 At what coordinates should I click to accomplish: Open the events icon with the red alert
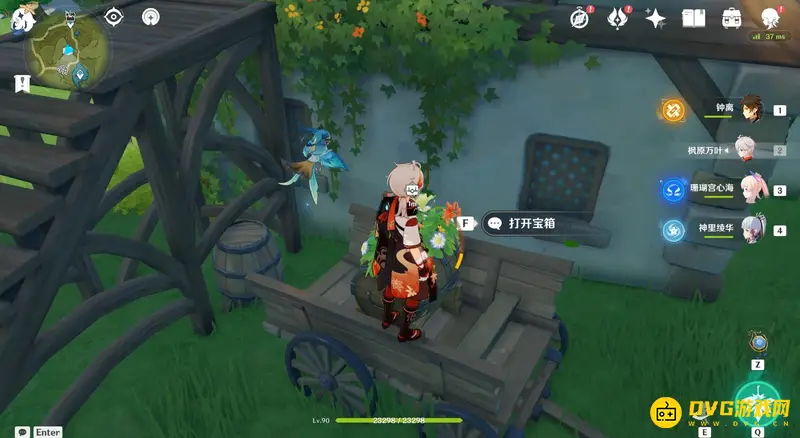[x=618, y=18]
